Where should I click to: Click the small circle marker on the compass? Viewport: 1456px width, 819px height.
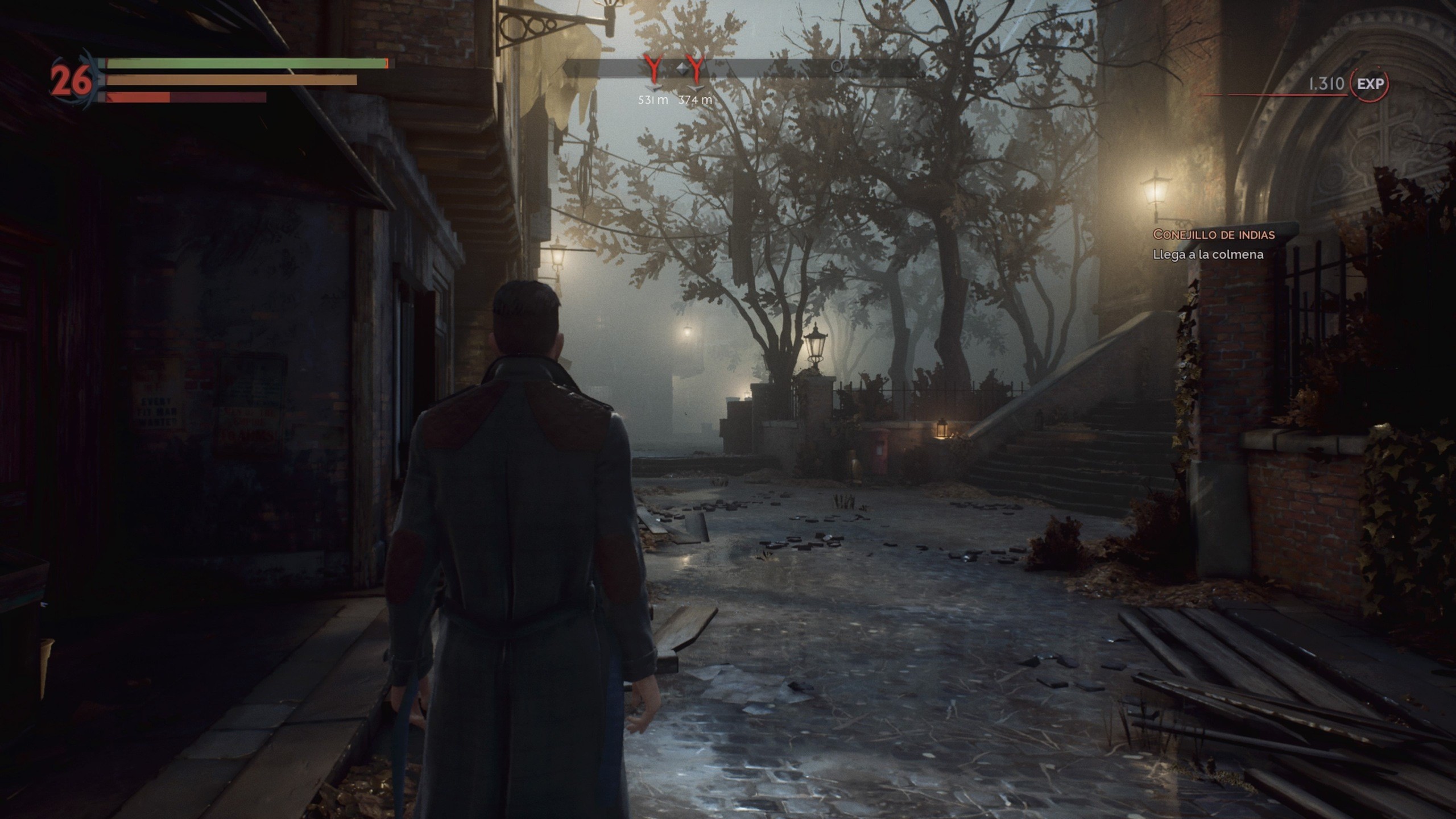pyautogui.click(x=836, y=67)
